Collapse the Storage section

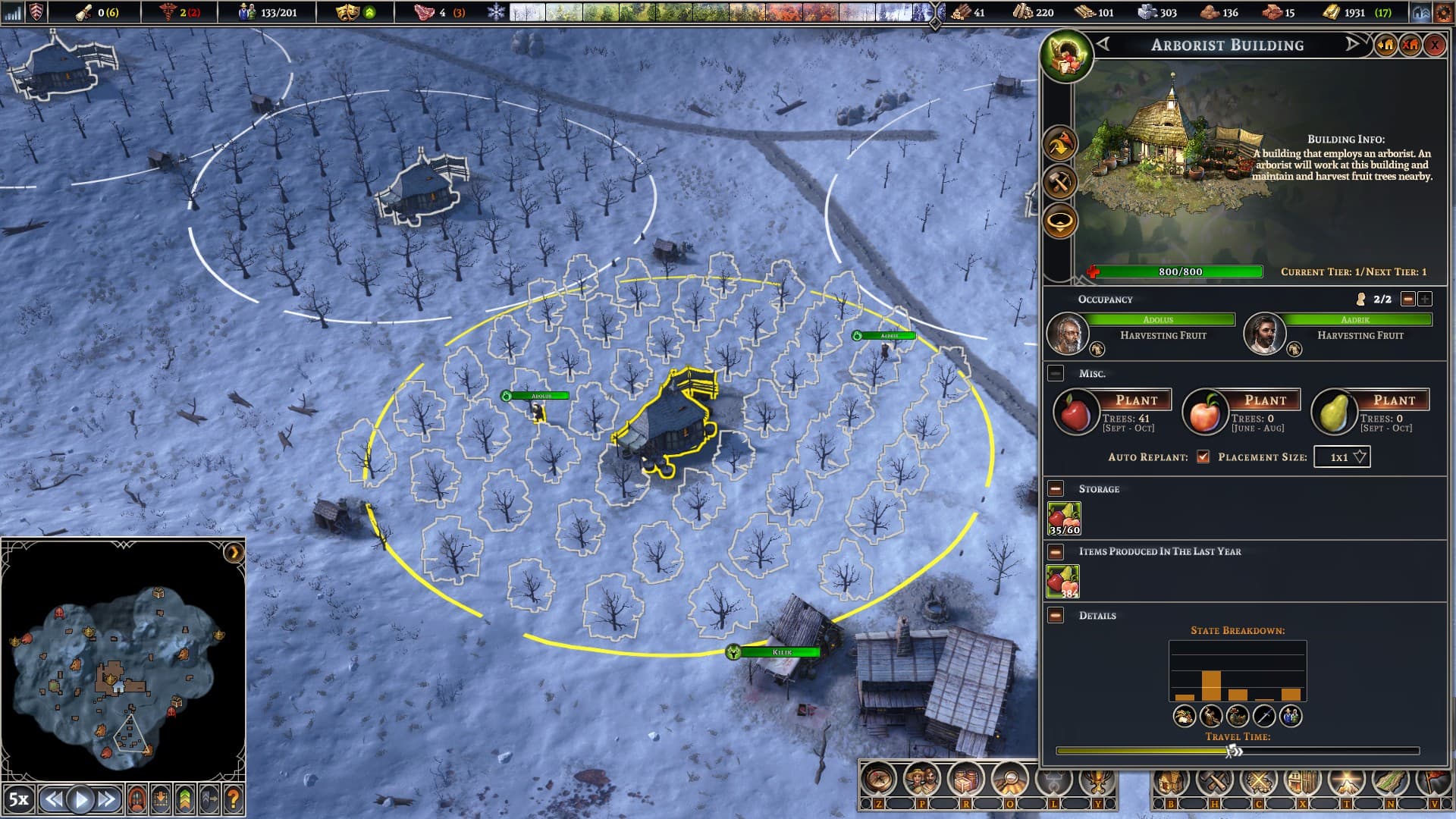(1056, 489)
